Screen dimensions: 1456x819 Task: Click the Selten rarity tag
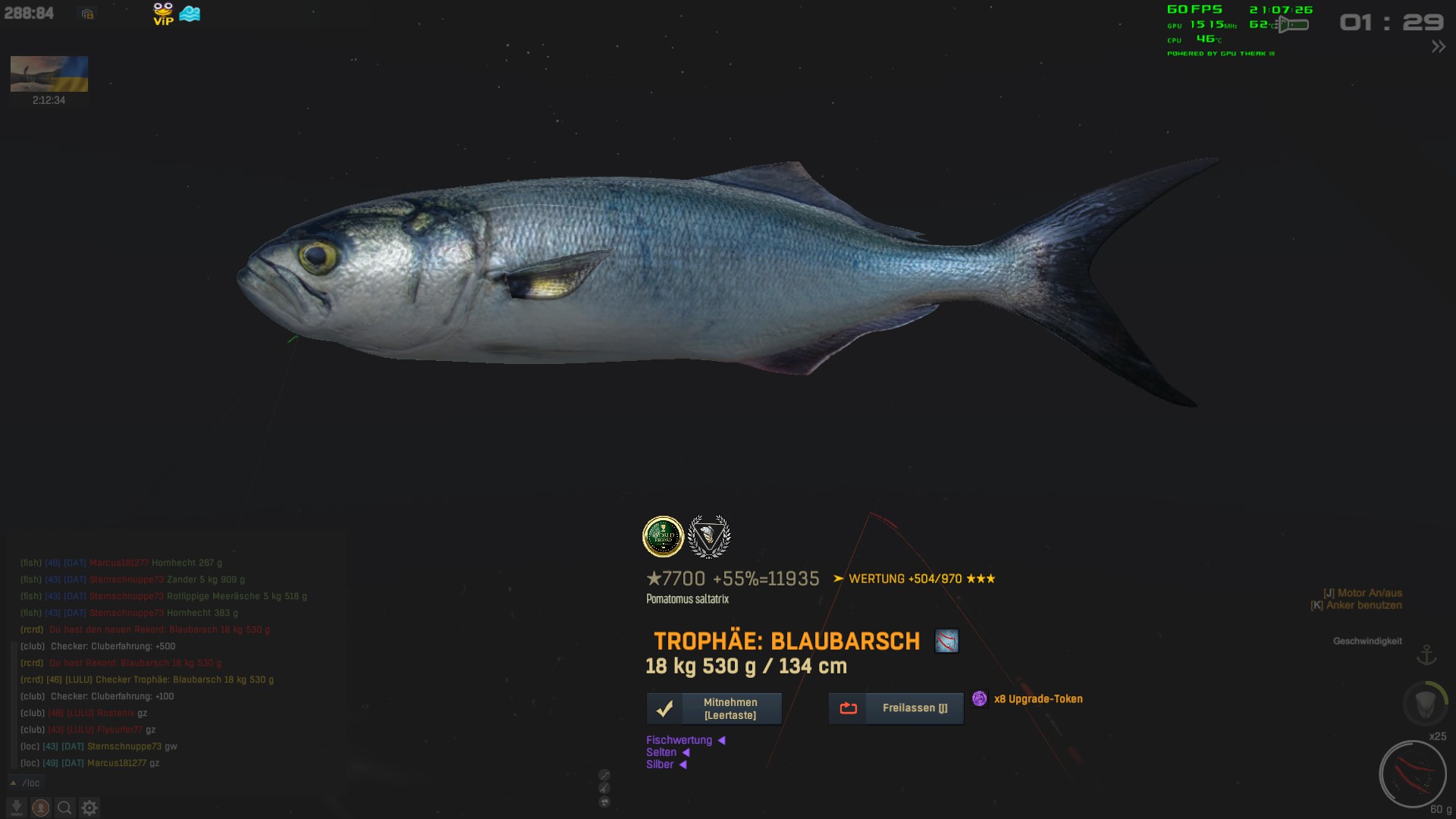click(x=661, y=752)
